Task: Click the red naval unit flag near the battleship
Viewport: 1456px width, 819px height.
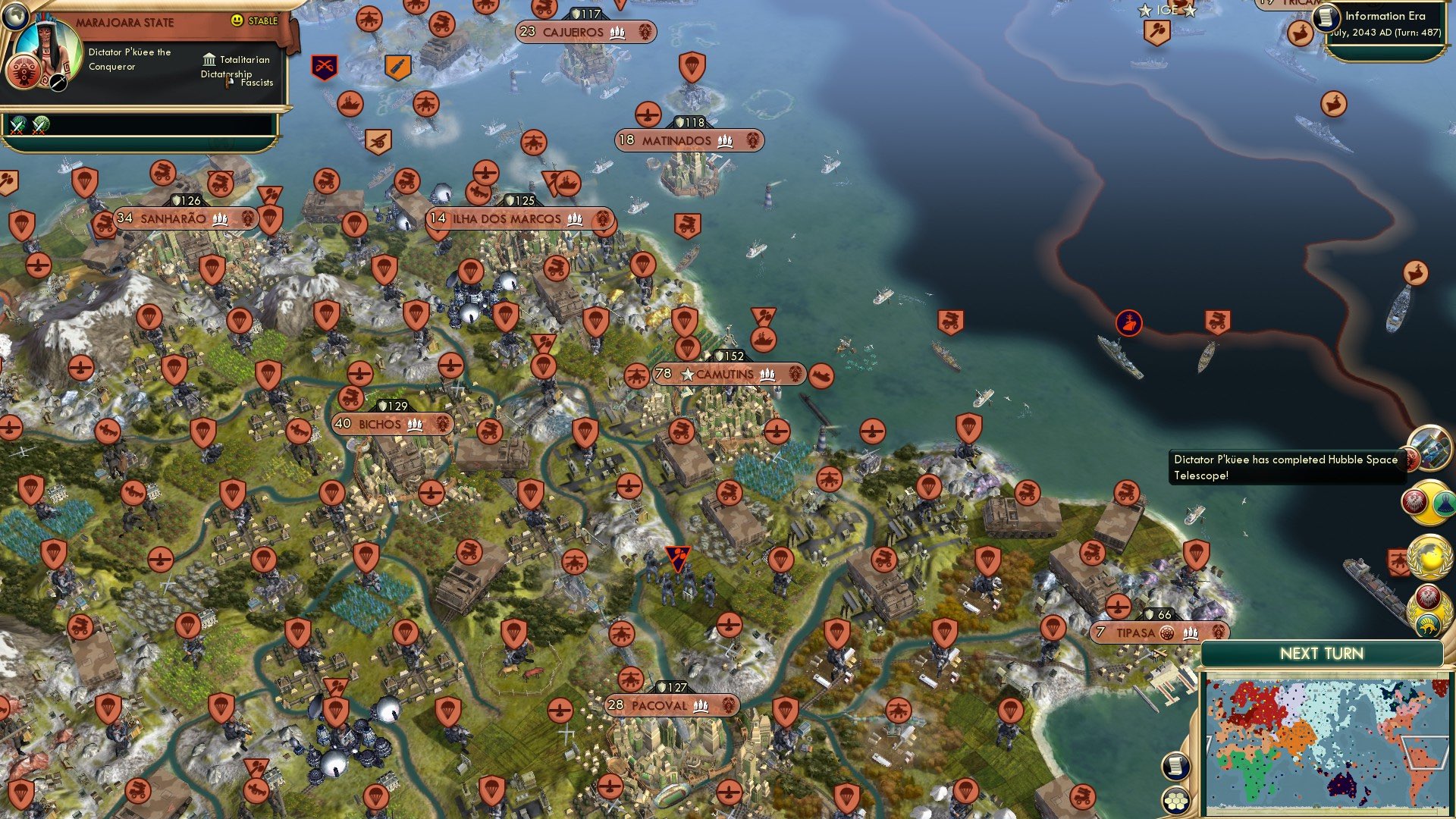Action: 1129,322
